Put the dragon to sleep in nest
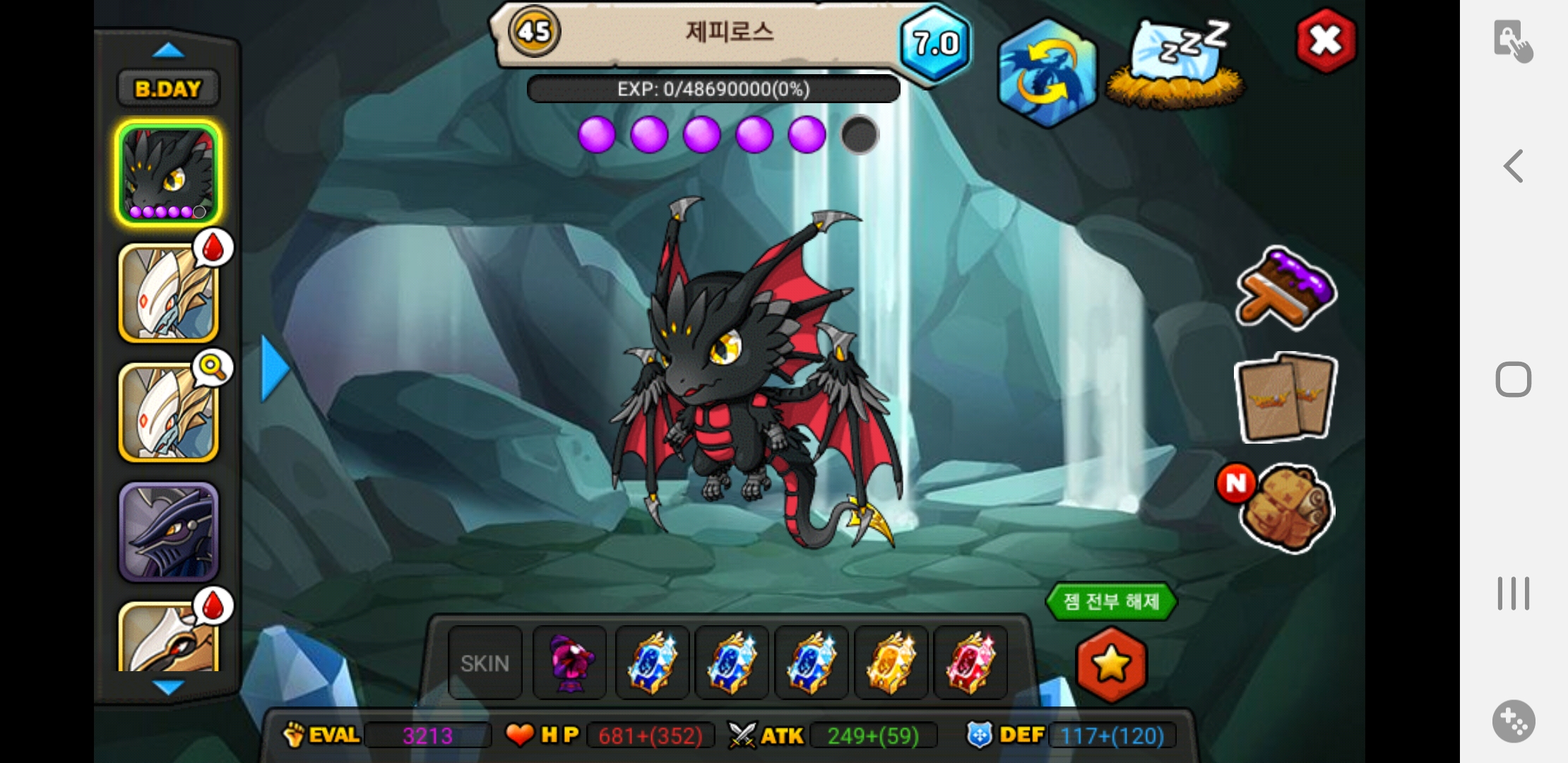 [1176, 65]
